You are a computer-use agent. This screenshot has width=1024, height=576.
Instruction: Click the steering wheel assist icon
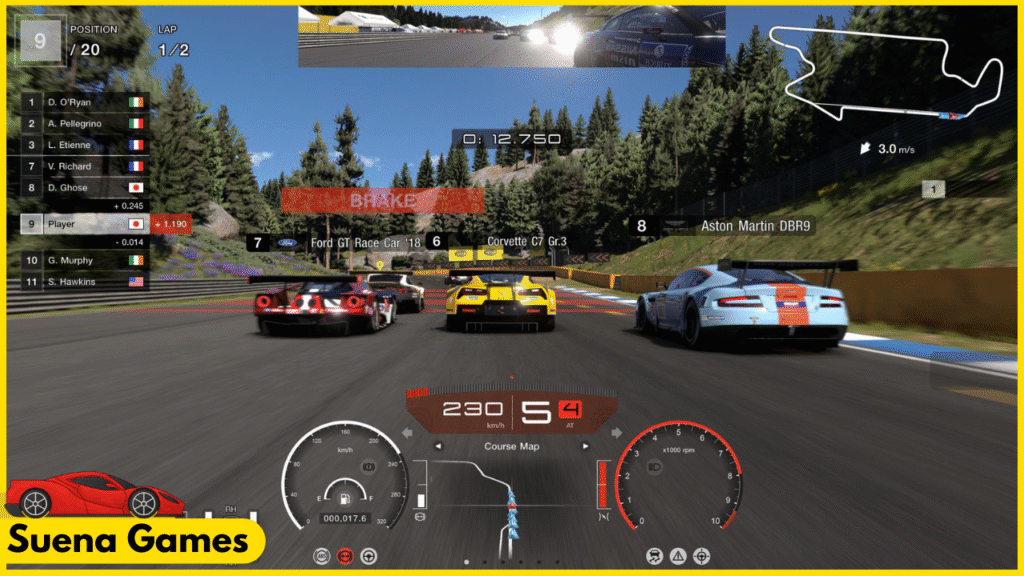[368, 555]
